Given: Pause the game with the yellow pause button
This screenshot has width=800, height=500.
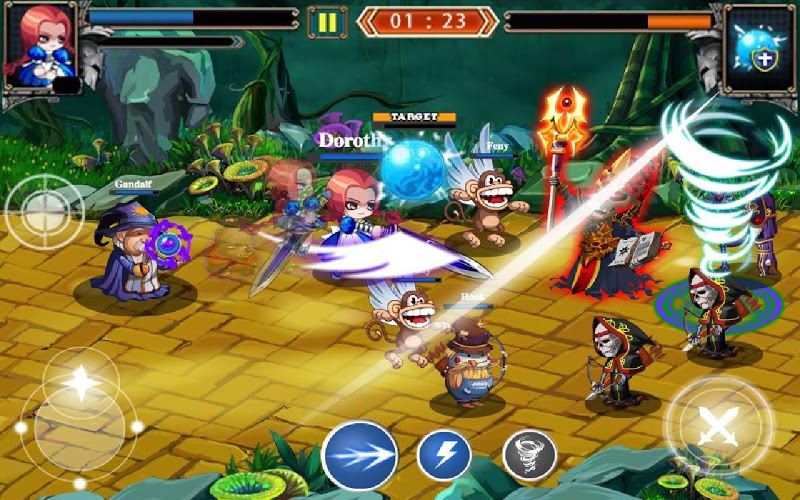Looking at the screenshot, I should (326, 21).
